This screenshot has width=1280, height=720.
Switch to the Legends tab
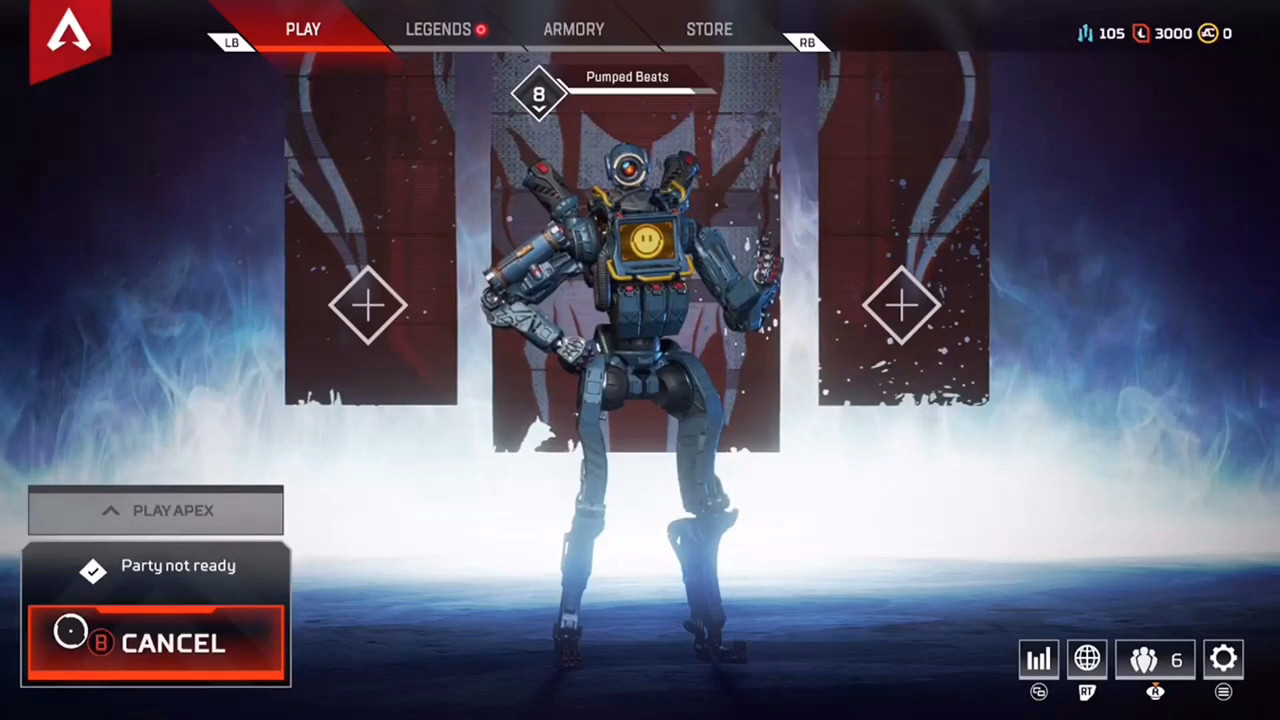coord(438,29)
